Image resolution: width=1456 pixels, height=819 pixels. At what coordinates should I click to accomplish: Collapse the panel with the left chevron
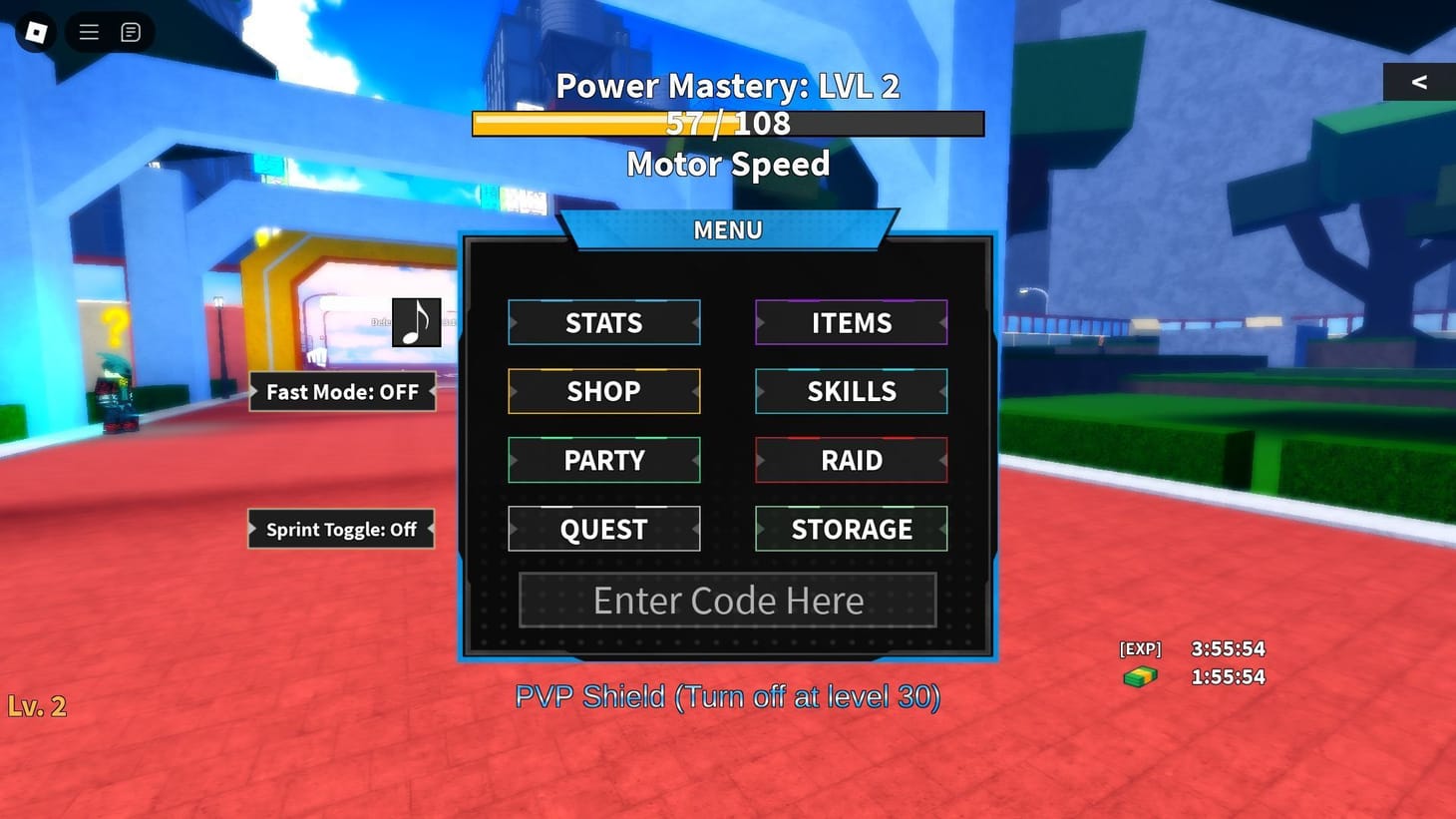point(1419,82)
